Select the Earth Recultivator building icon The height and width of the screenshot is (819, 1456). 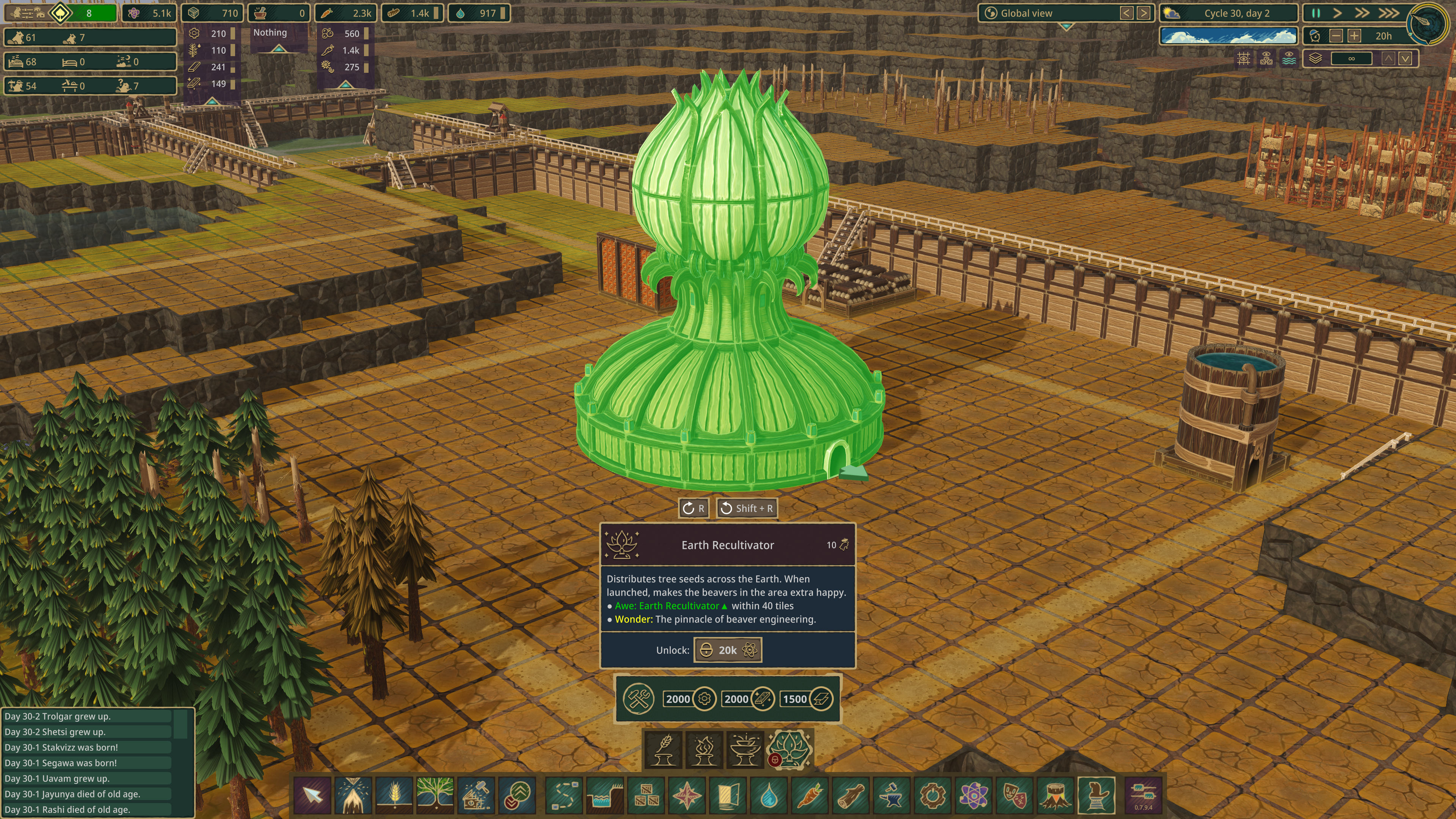(789, 749)
